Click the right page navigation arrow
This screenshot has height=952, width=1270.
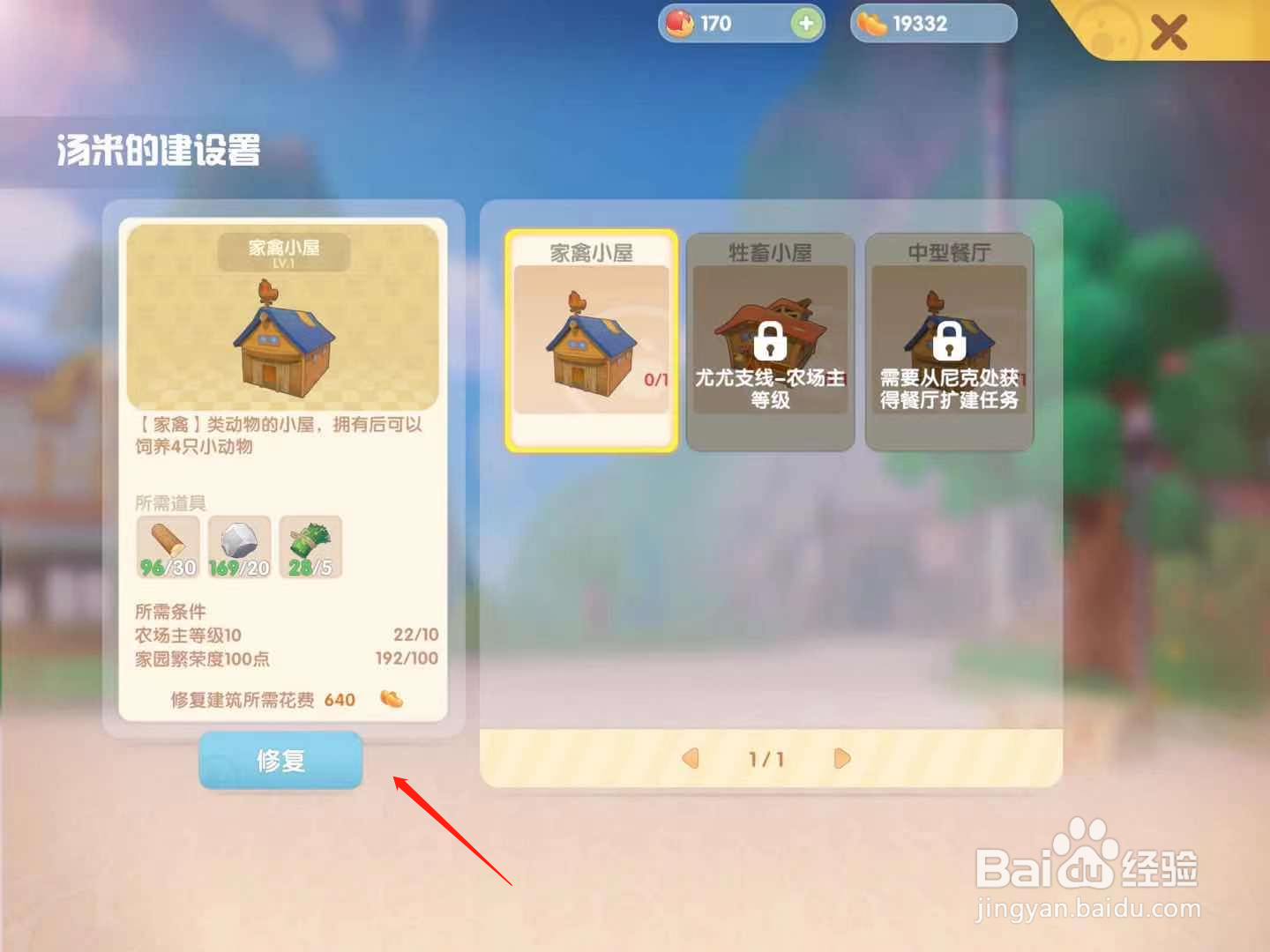[x=840, y=758]
